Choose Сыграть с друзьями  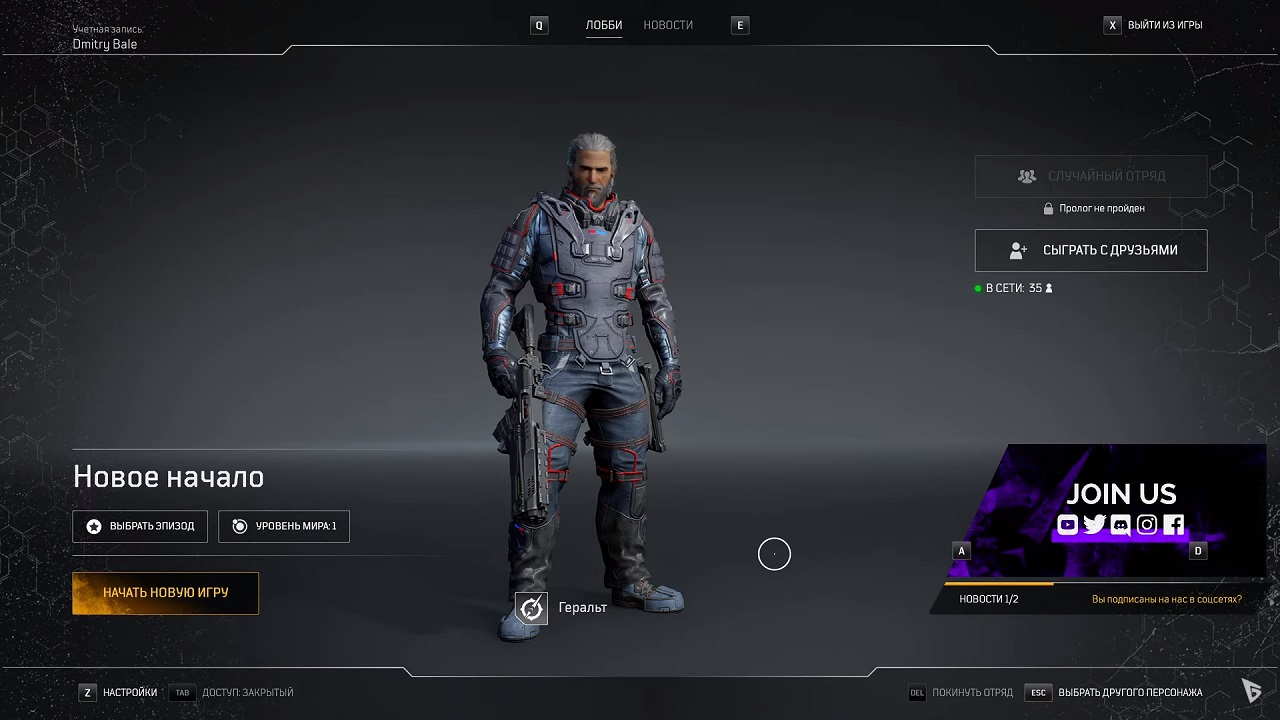click(1091, 250)
